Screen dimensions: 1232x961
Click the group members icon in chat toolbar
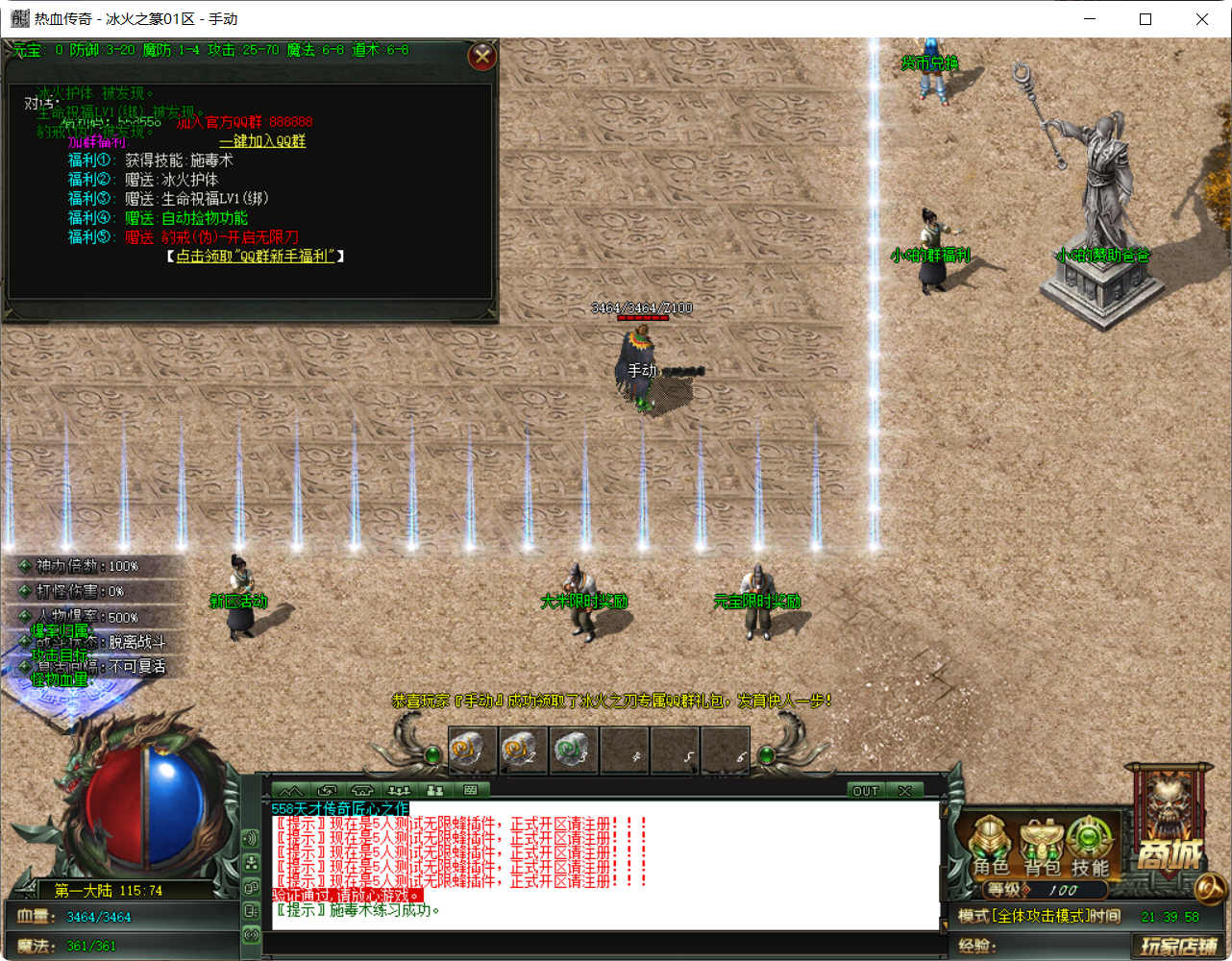pos(432,790)
